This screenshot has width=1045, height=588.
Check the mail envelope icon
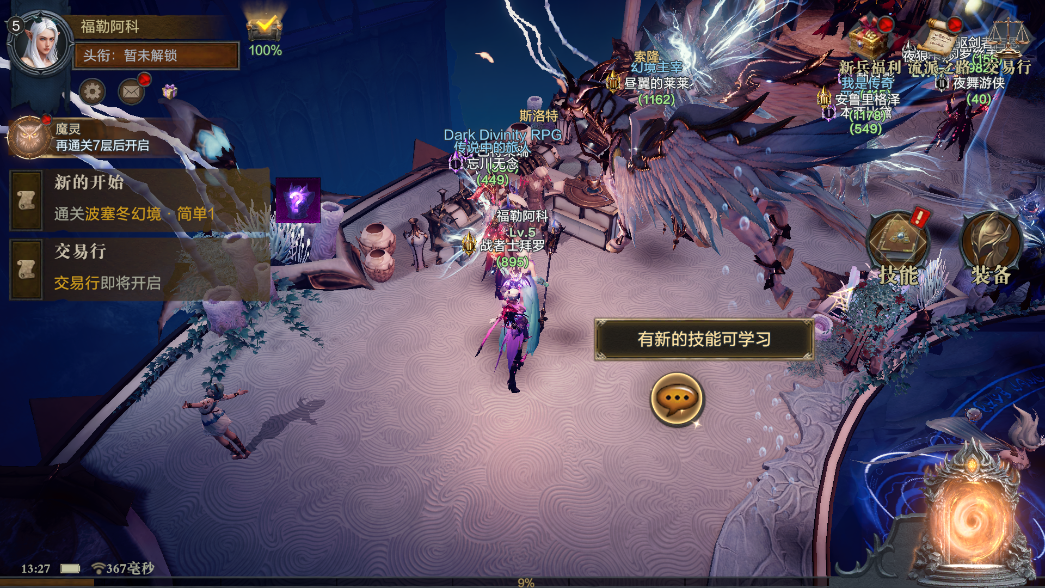point(132,91)
